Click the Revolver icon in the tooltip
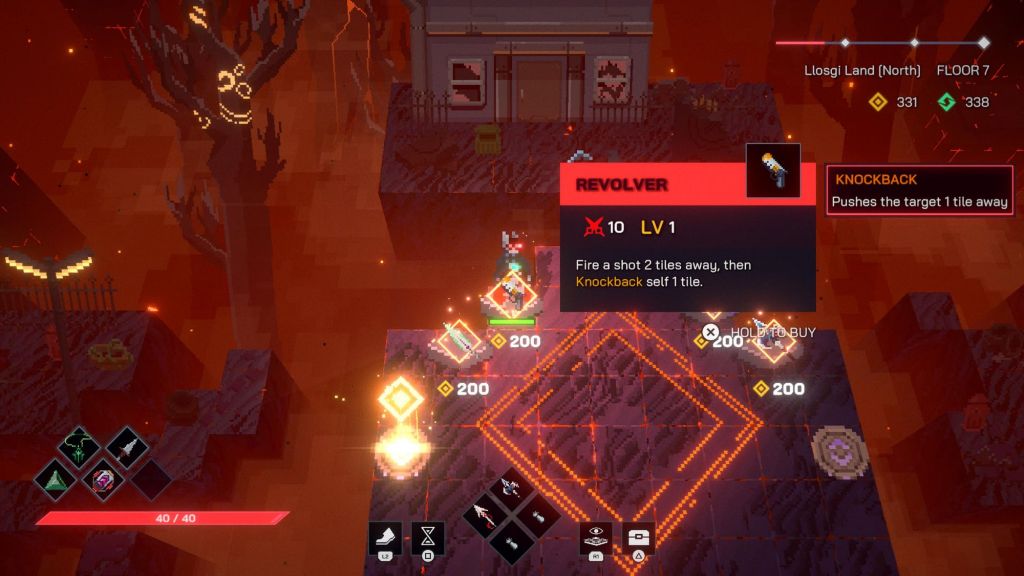 773,171
